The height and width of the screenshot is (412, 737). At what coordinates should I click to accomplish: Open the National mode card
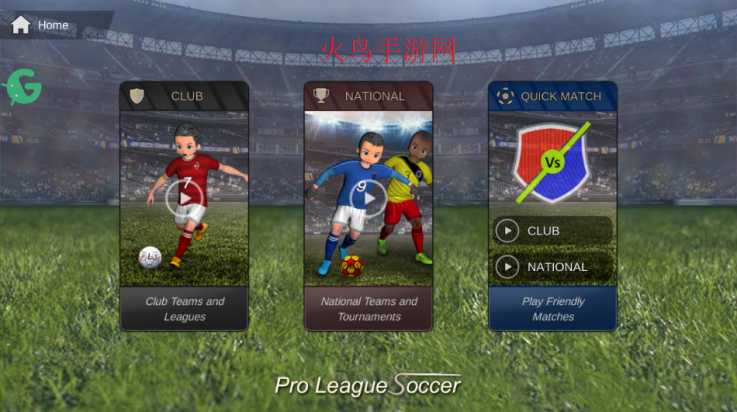click(368, 96)
